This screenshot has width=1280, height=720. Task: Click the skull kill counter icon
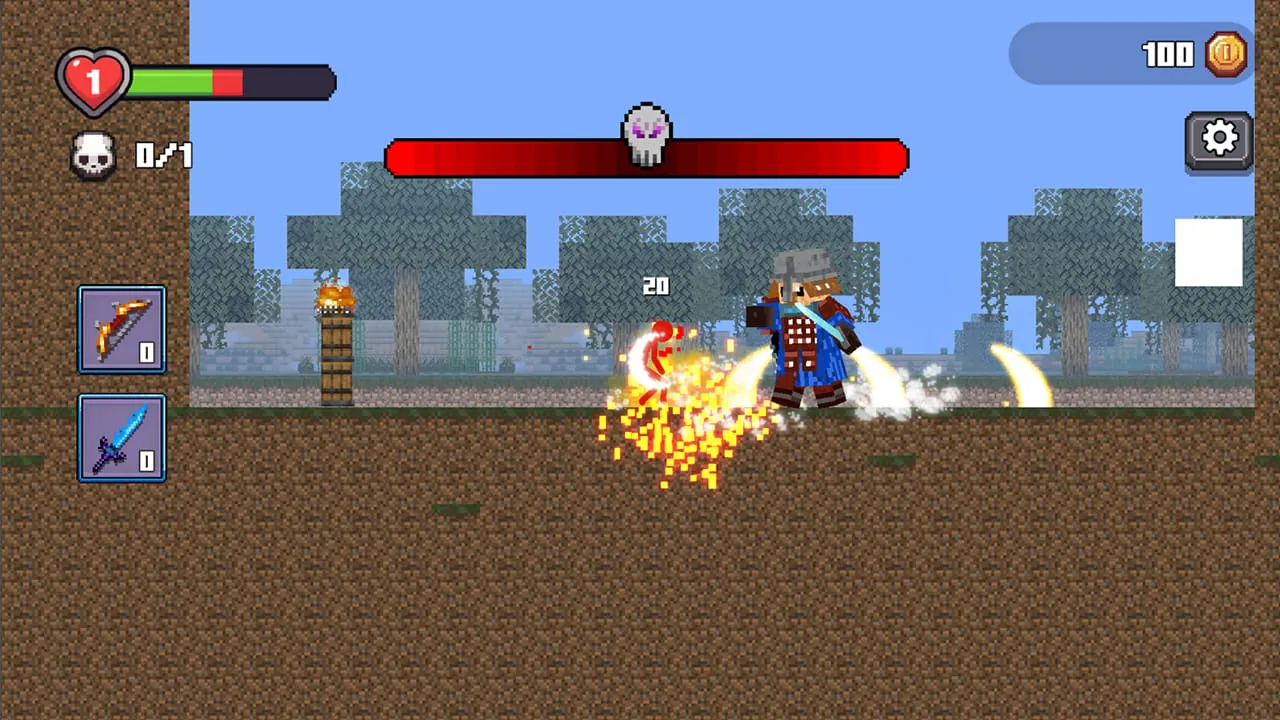[x=93, y=155]
